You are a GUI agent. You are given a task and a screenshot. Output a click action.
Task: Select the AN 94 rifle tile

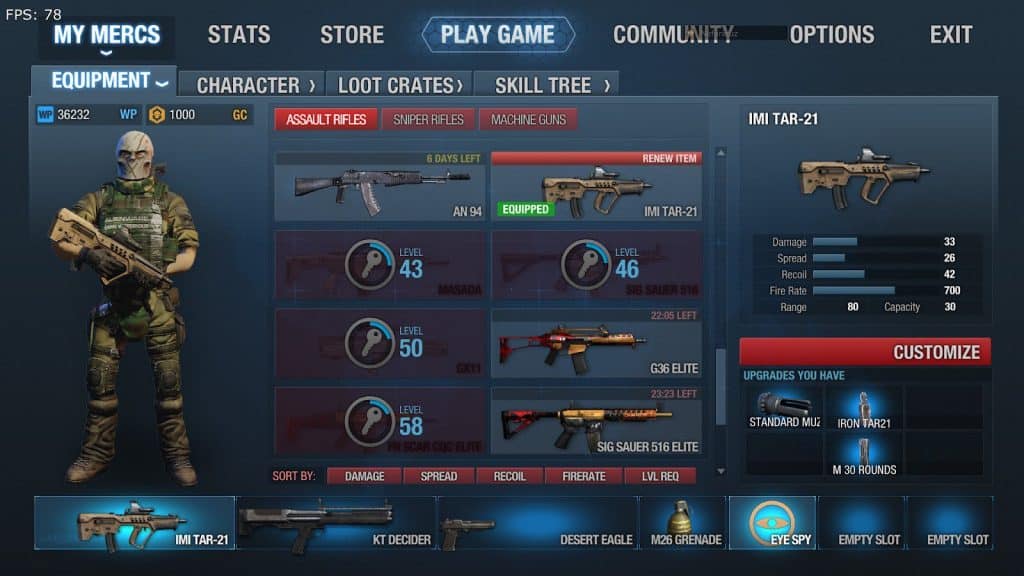click(x=380, y=187)
